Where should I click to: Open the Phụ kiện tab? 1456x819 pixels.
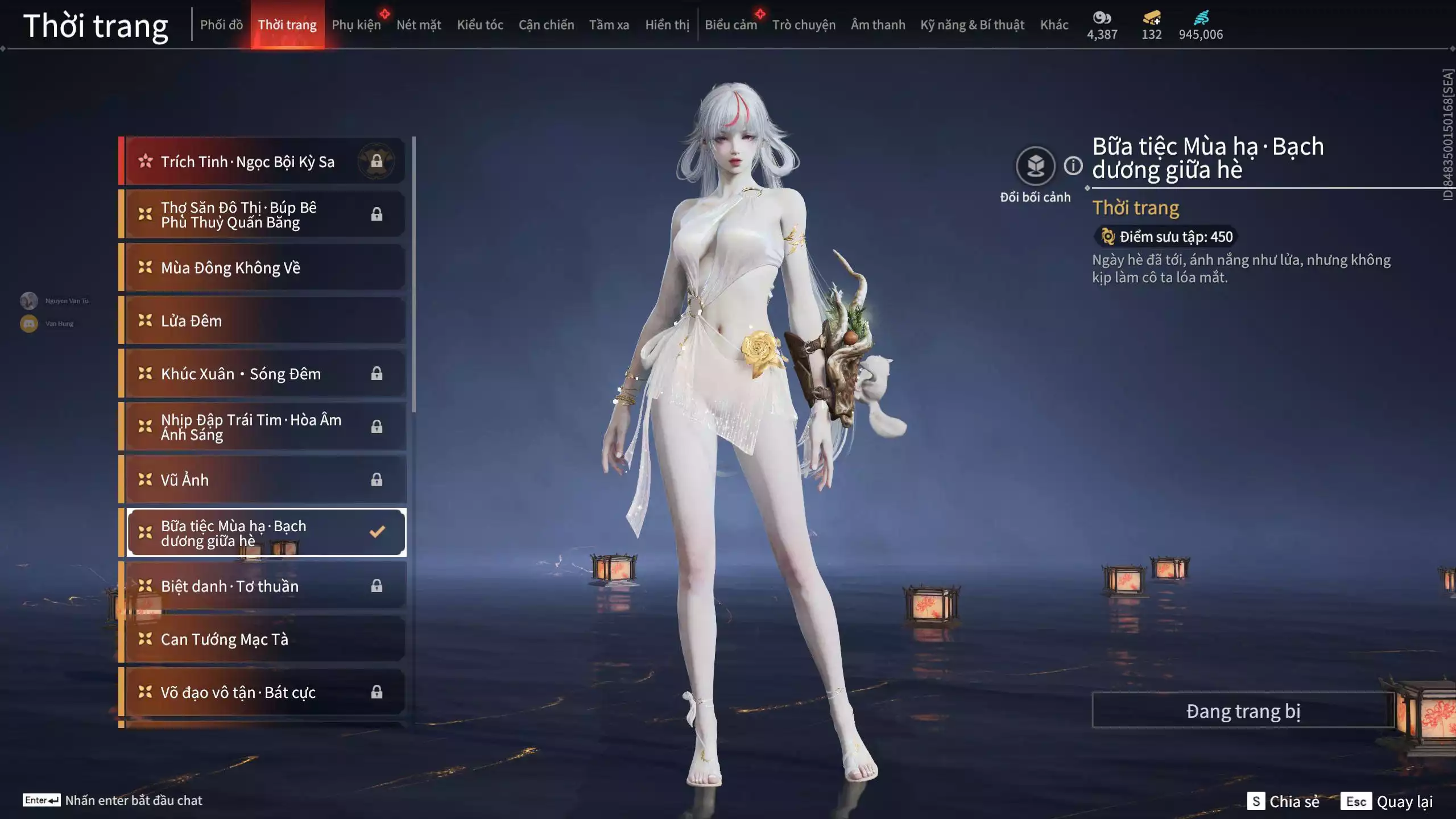click(356, 25)
